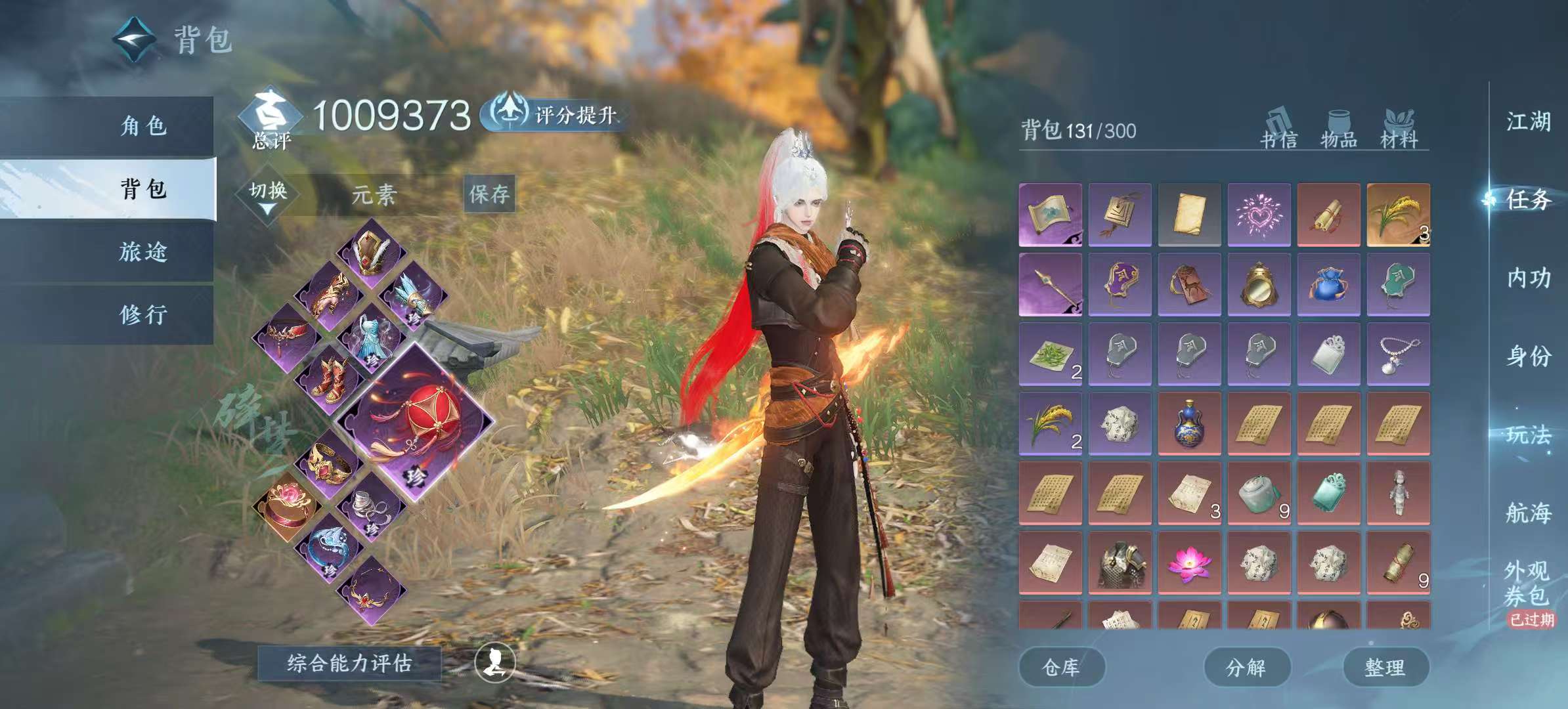
Task: Switch to the 角色 character tab
Action: coord(143,125)
